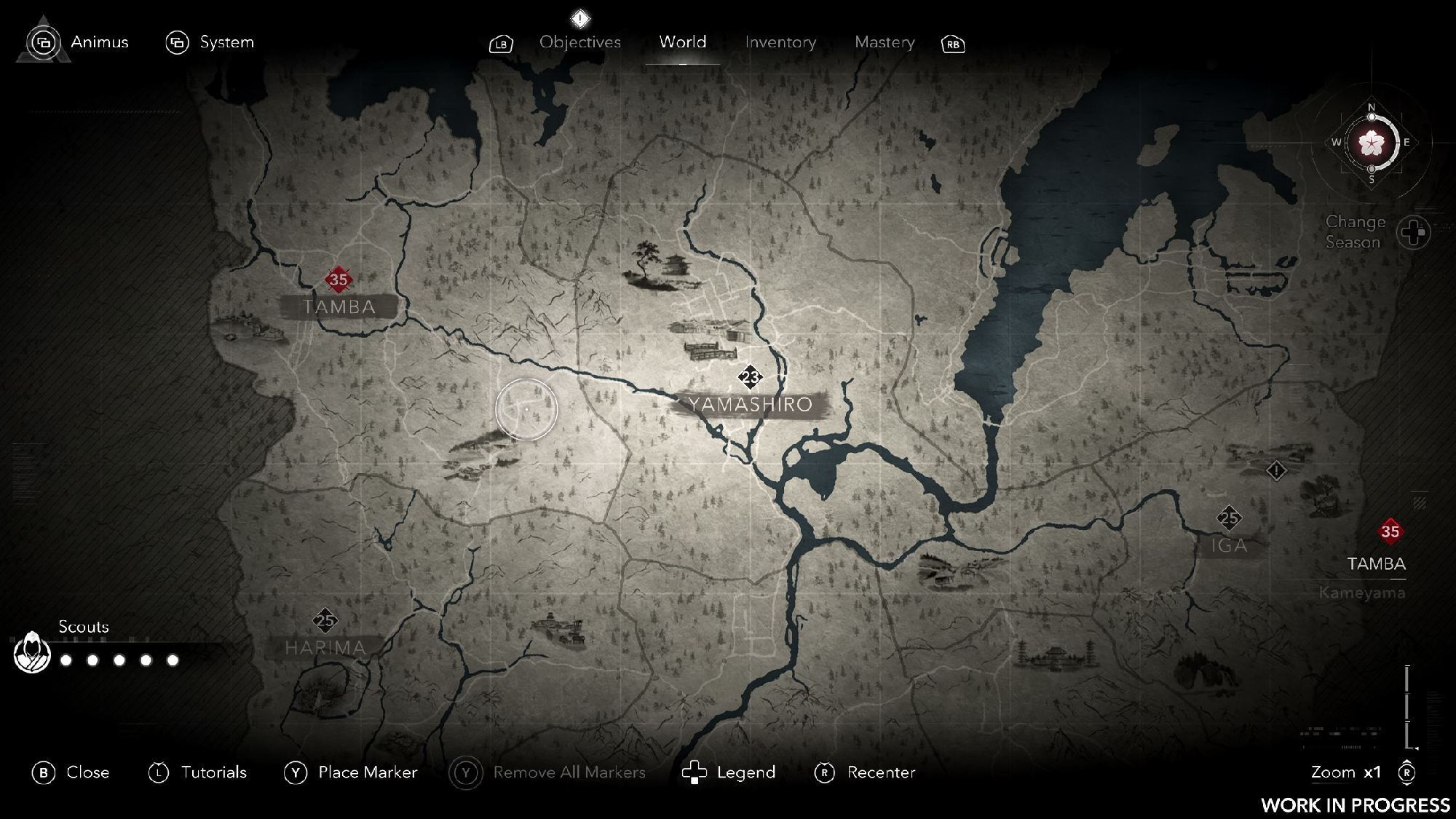Open the Mastery tab
Screen dimensions: 1456x819
pyautogui.click(x=885, y=42)
